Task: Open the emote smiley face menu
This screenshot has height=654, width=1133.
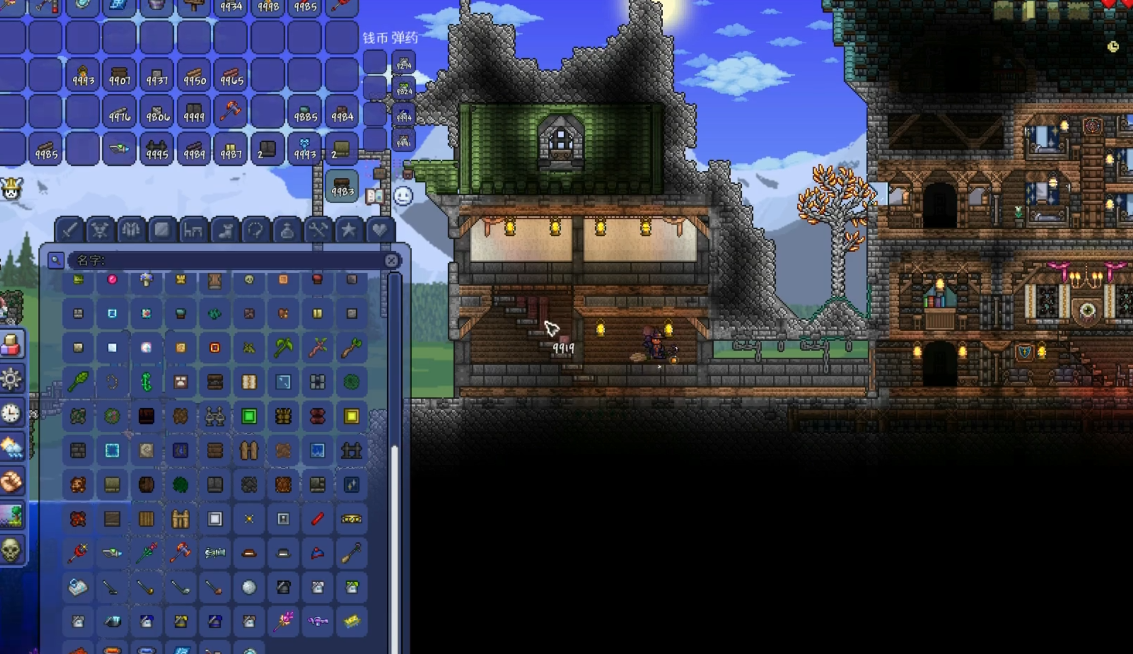Action: 403,196
